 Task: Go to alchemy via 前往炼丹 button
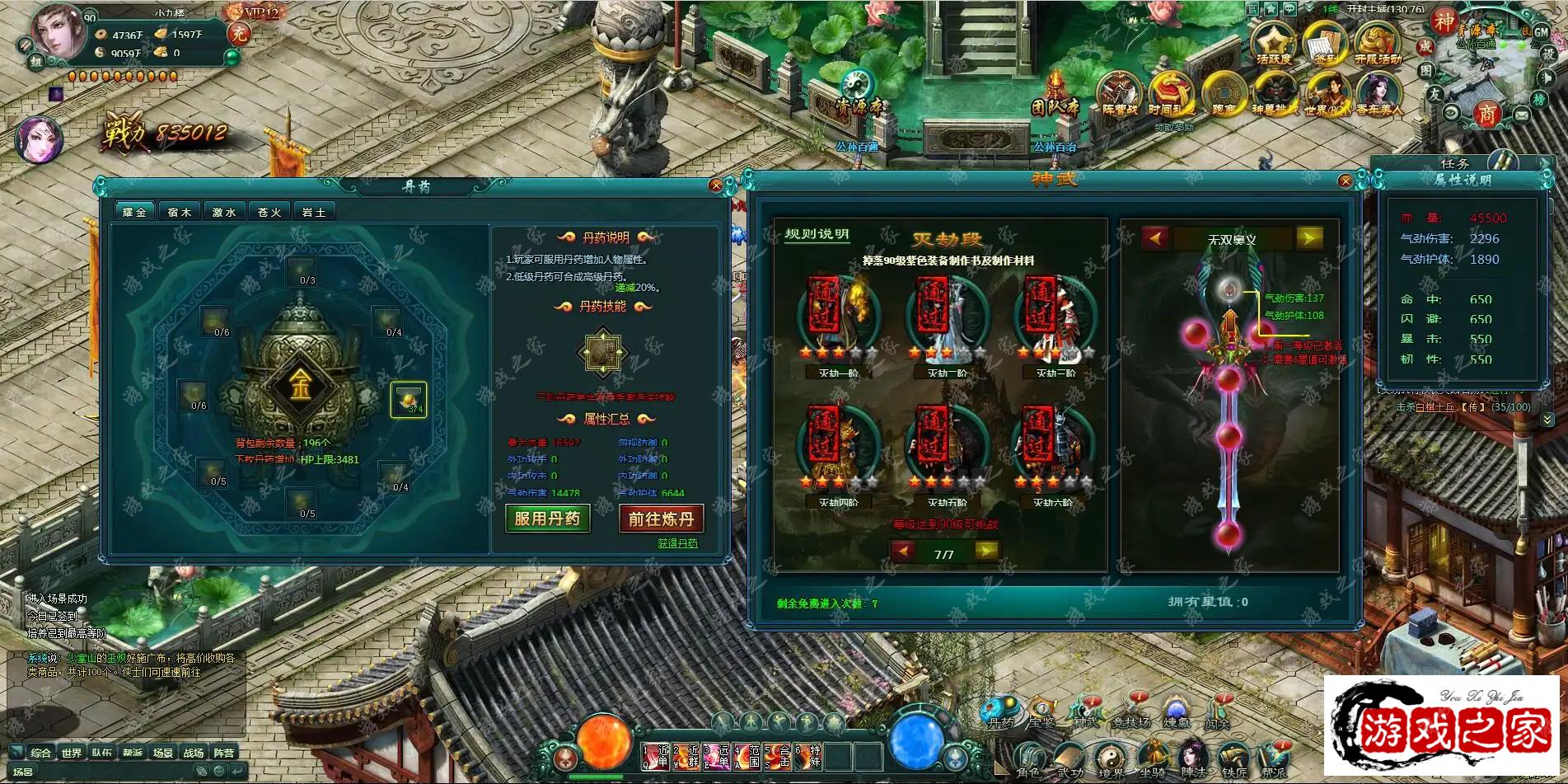coord(661,519)
